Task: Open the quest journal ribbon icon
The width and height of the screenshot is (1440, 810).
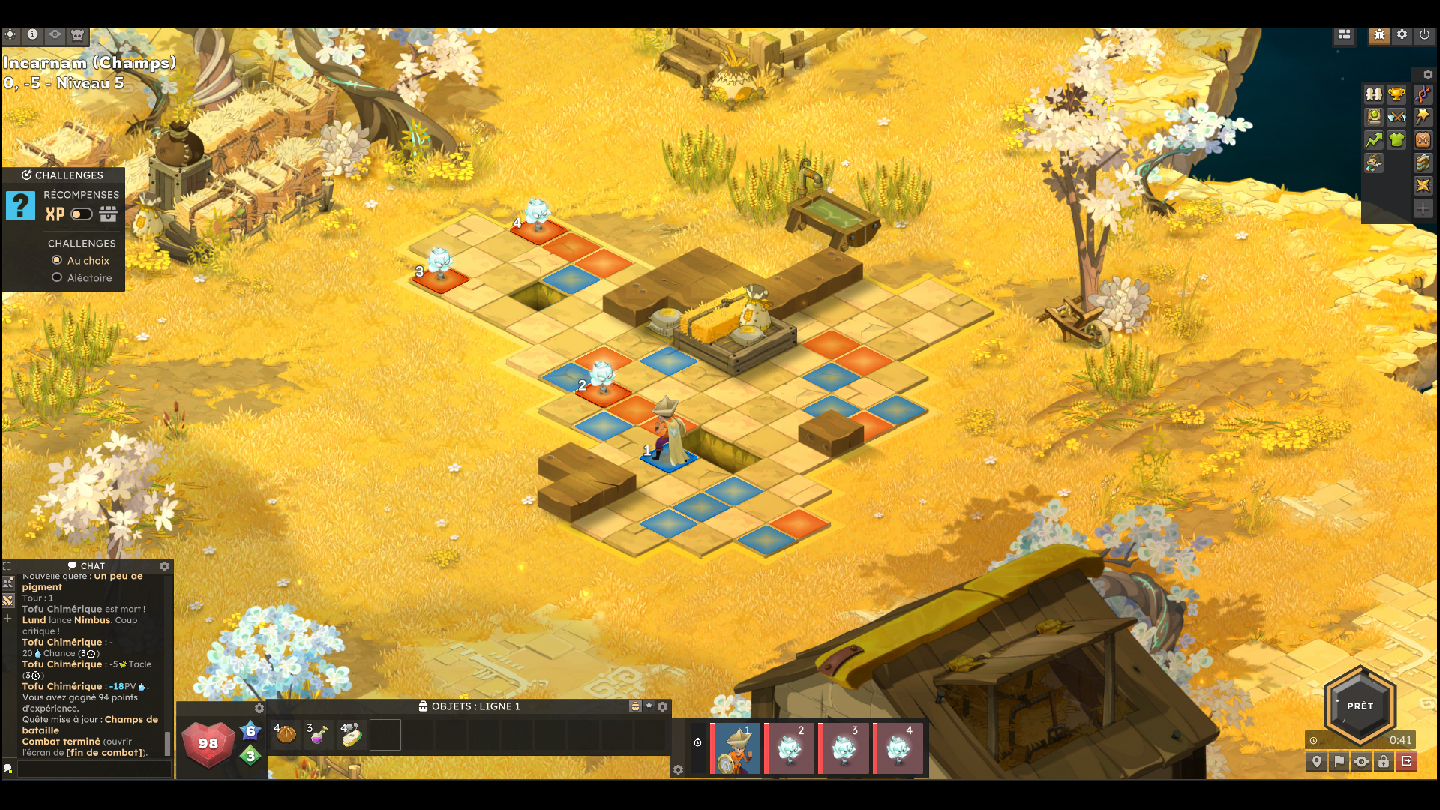Action: 1422,94
